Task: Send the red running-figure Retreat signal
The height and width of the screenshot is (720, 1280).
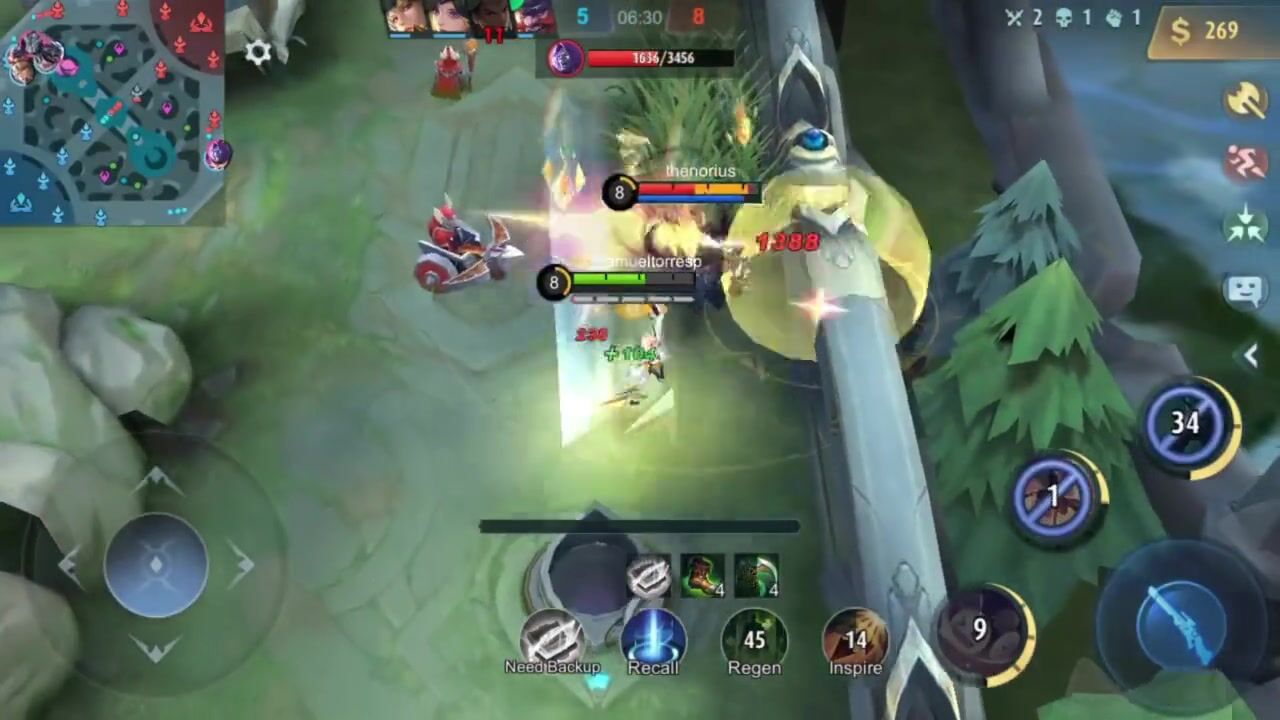Action: click(x=1245, y=162)
